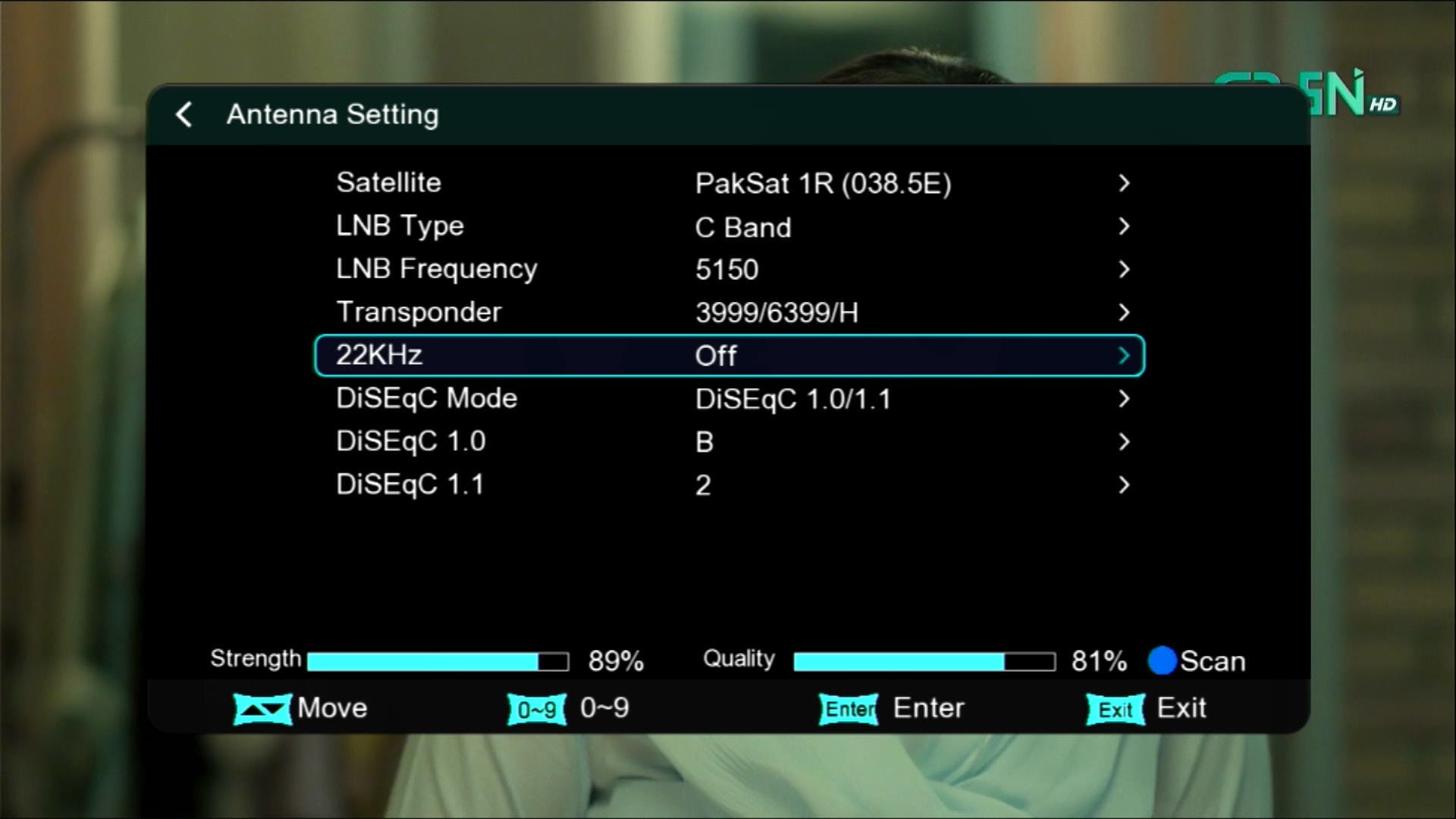Click the arrow next to C Band
The width and height of the screenshot is (1456, 819).
(1124, 226)
